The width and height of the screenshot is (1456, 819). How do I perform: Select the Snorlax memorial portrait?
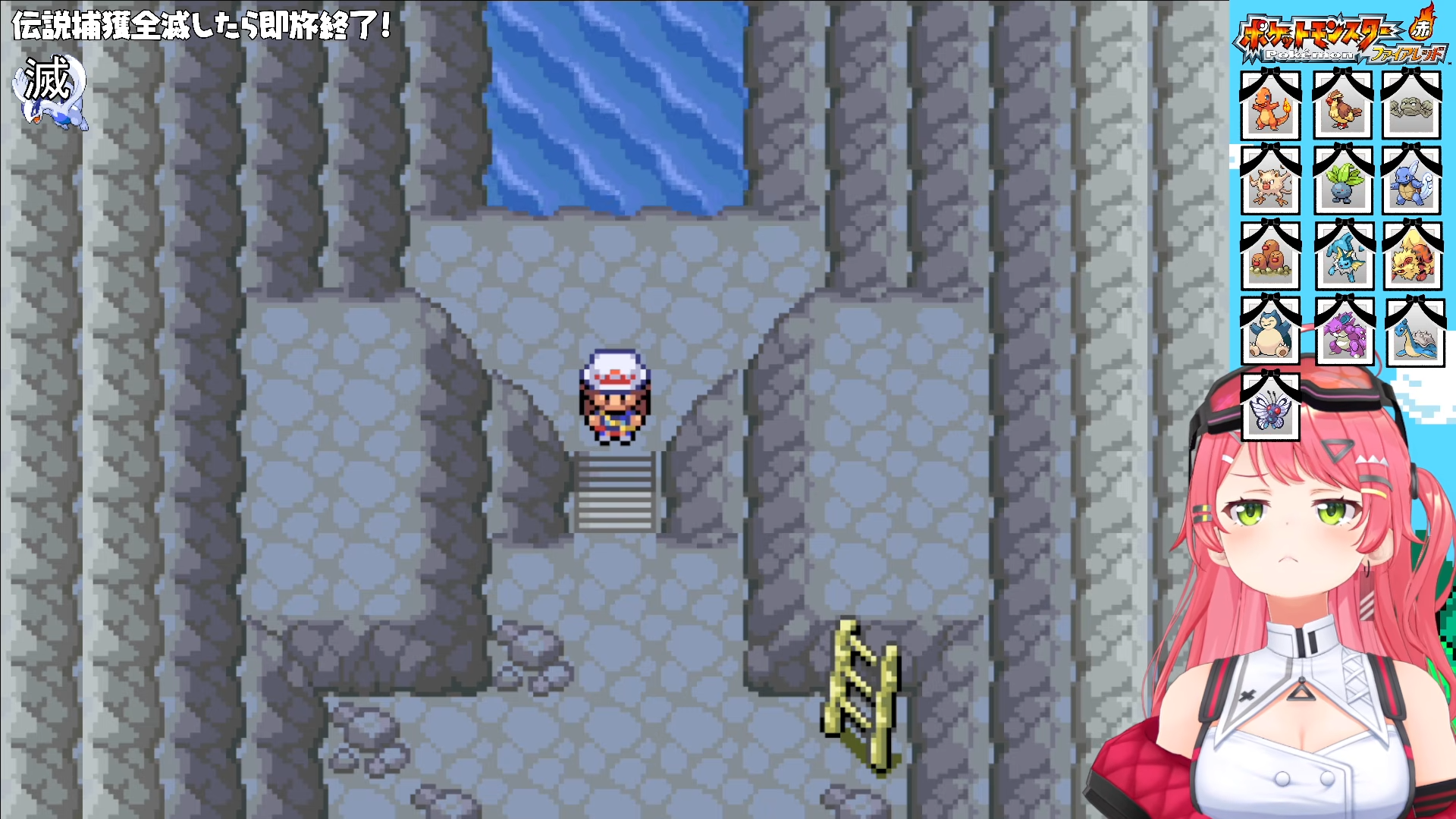[x=1269, y=333]
